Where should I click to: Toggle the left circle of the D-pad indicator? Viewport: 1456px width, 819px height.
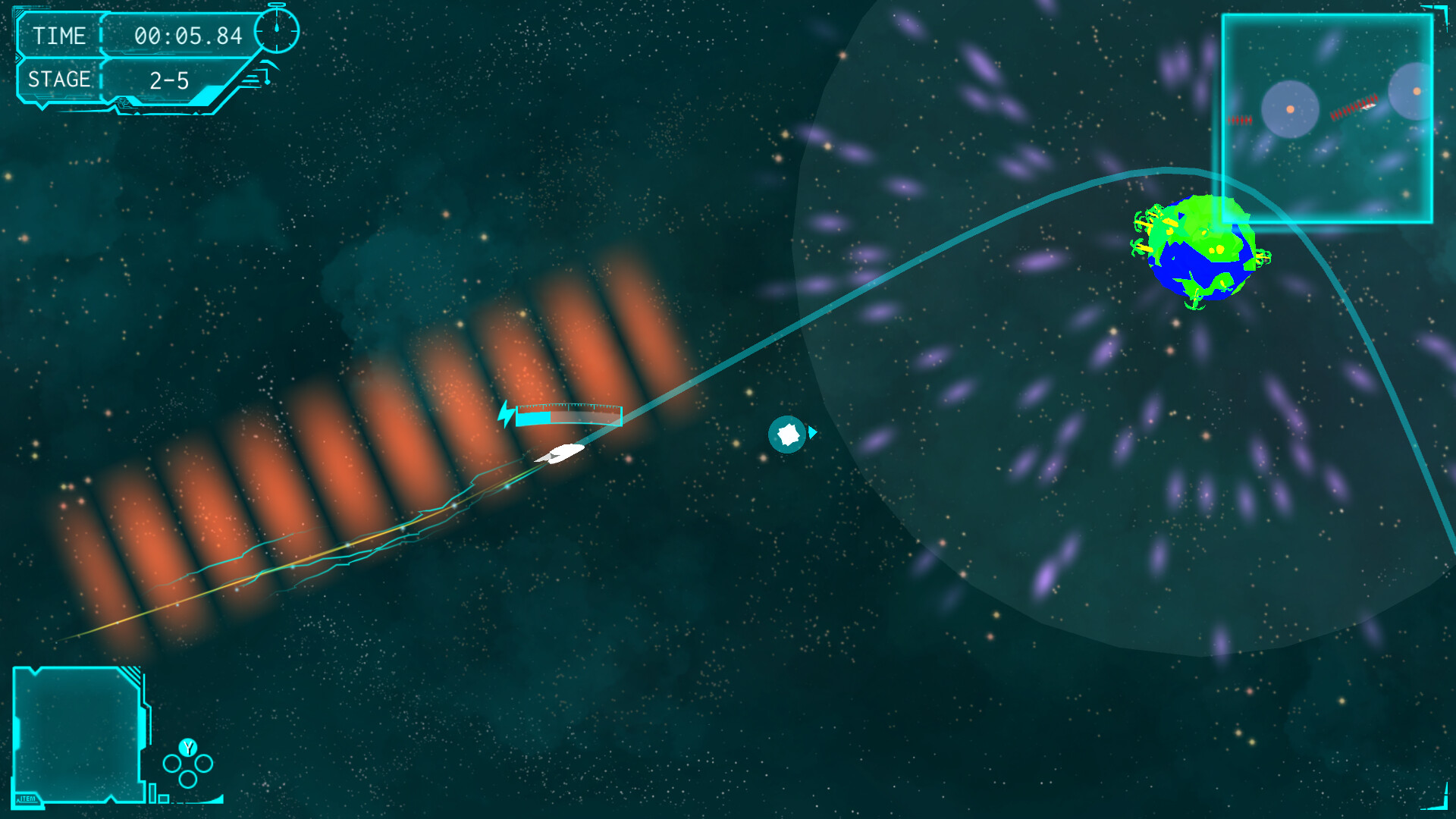coord(173,763)
